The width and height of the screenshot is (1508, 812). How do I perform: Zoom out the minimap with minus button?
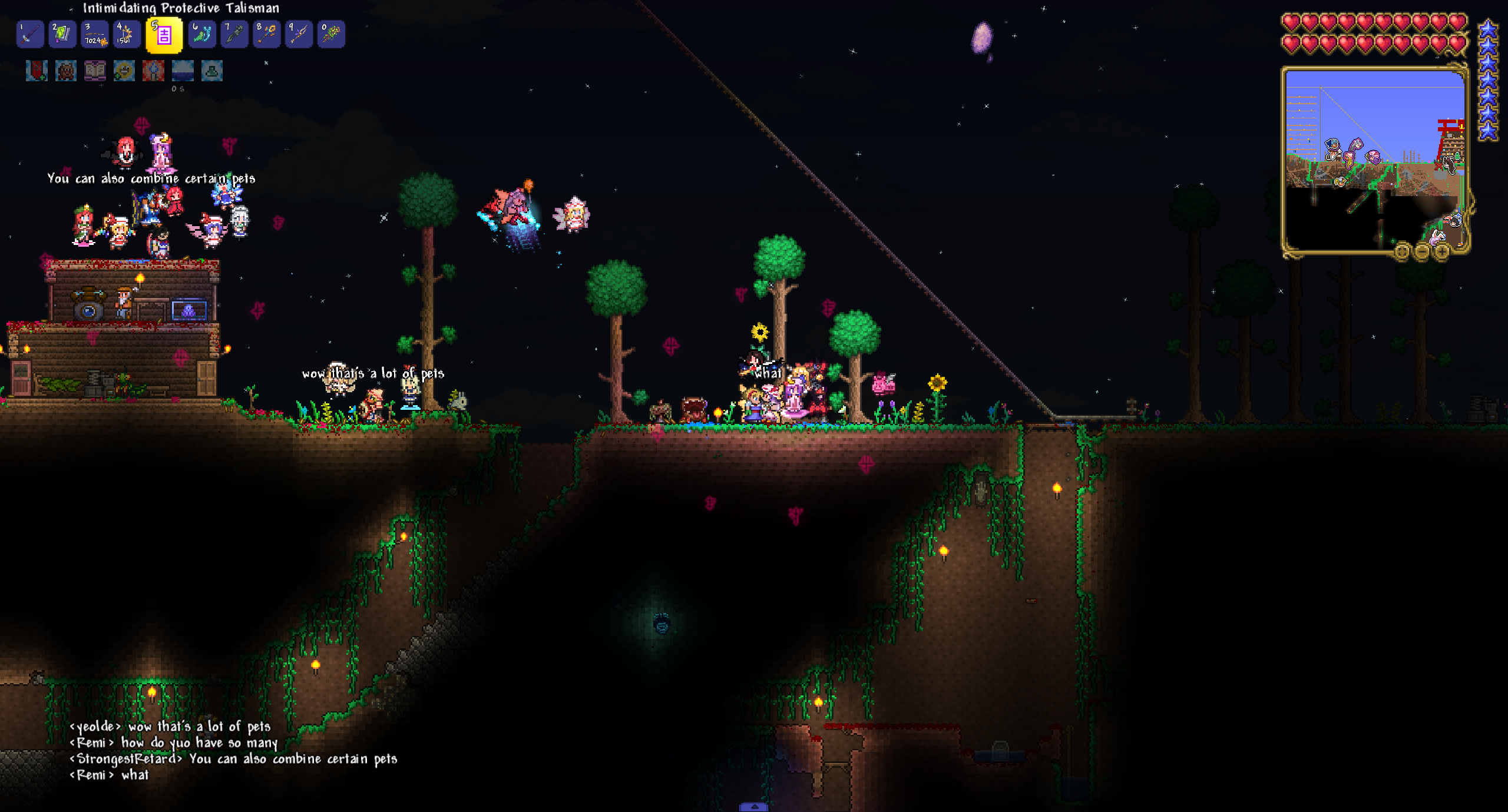[x=1421, y=253]
